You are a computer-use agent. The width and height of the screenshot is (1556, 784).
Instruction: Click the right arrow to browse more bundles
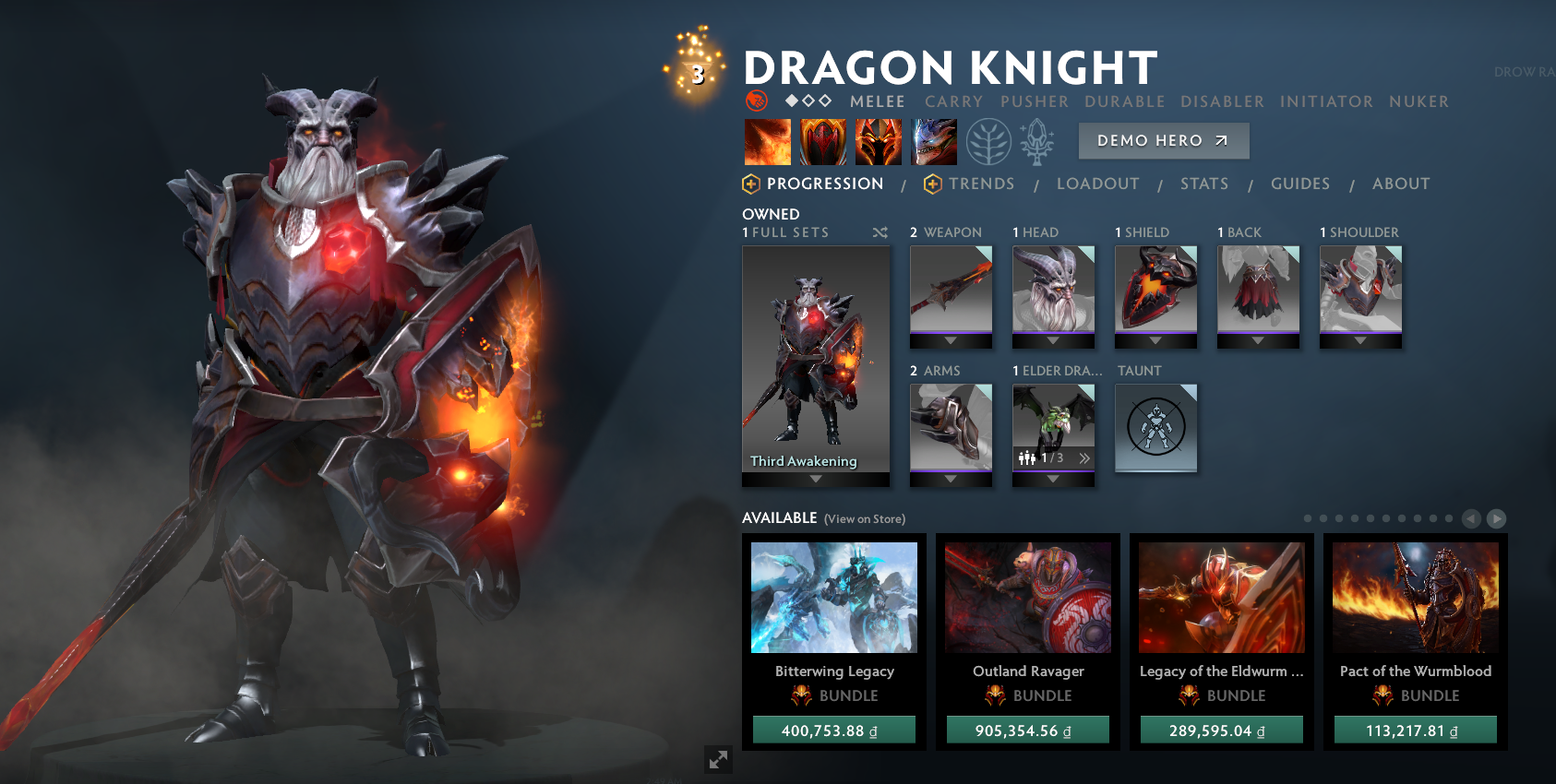[x=1497, y=520]
